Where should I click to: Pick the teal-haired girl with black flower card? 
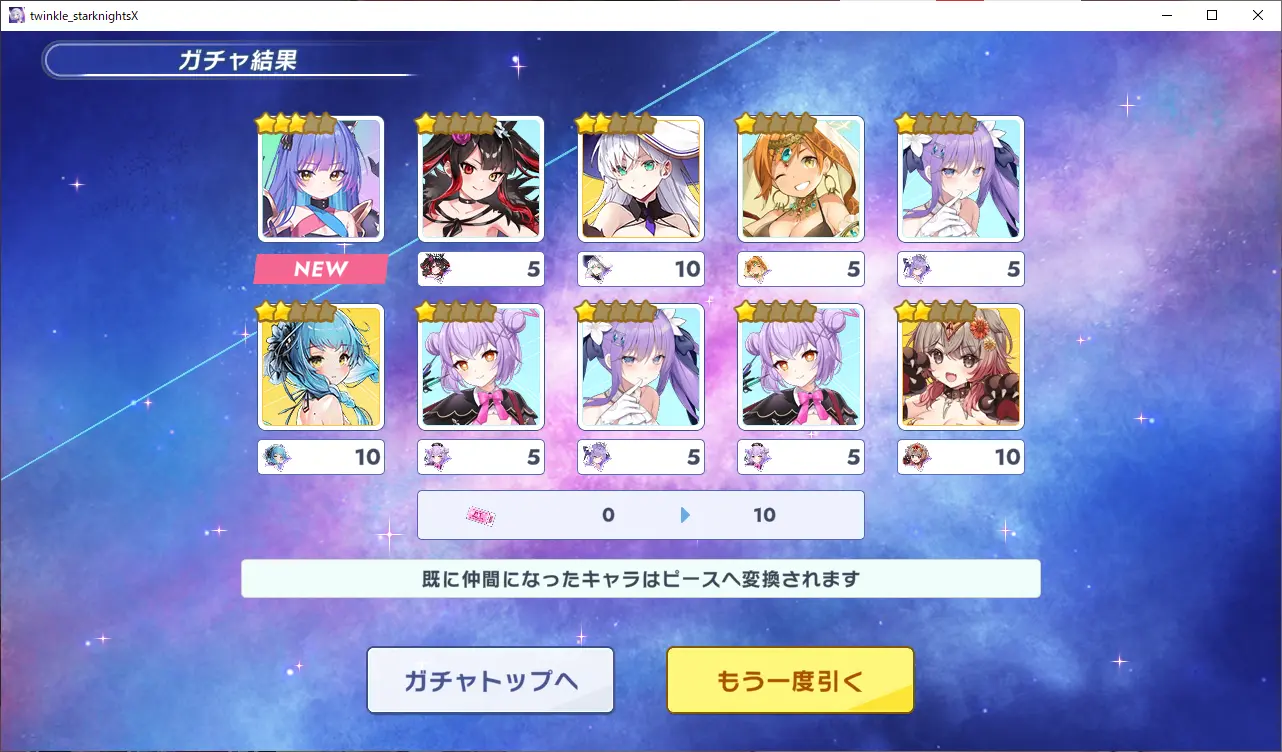click(x=321, y=367)
